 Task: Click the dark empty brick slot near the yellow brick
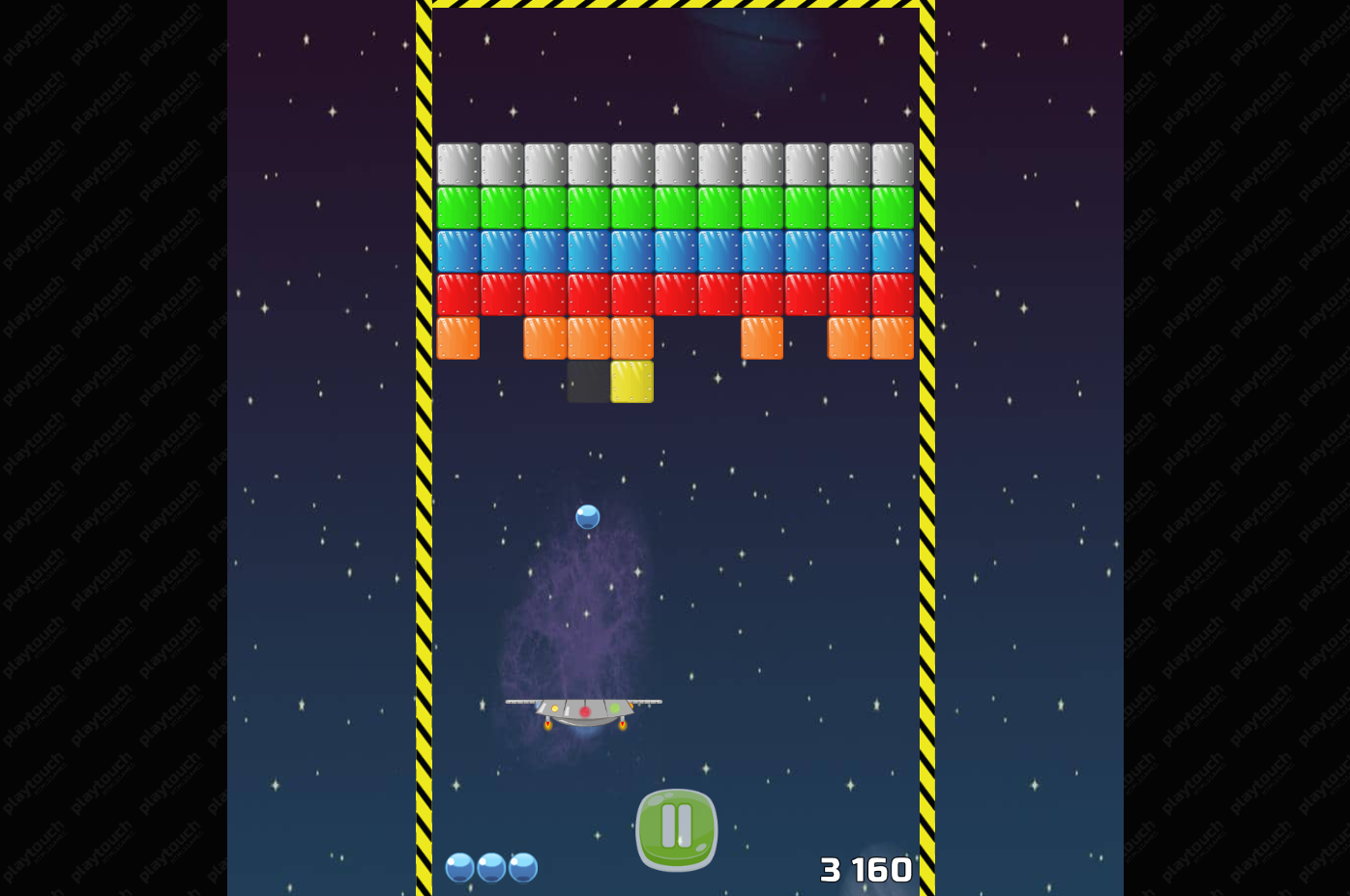click(587, 382)
